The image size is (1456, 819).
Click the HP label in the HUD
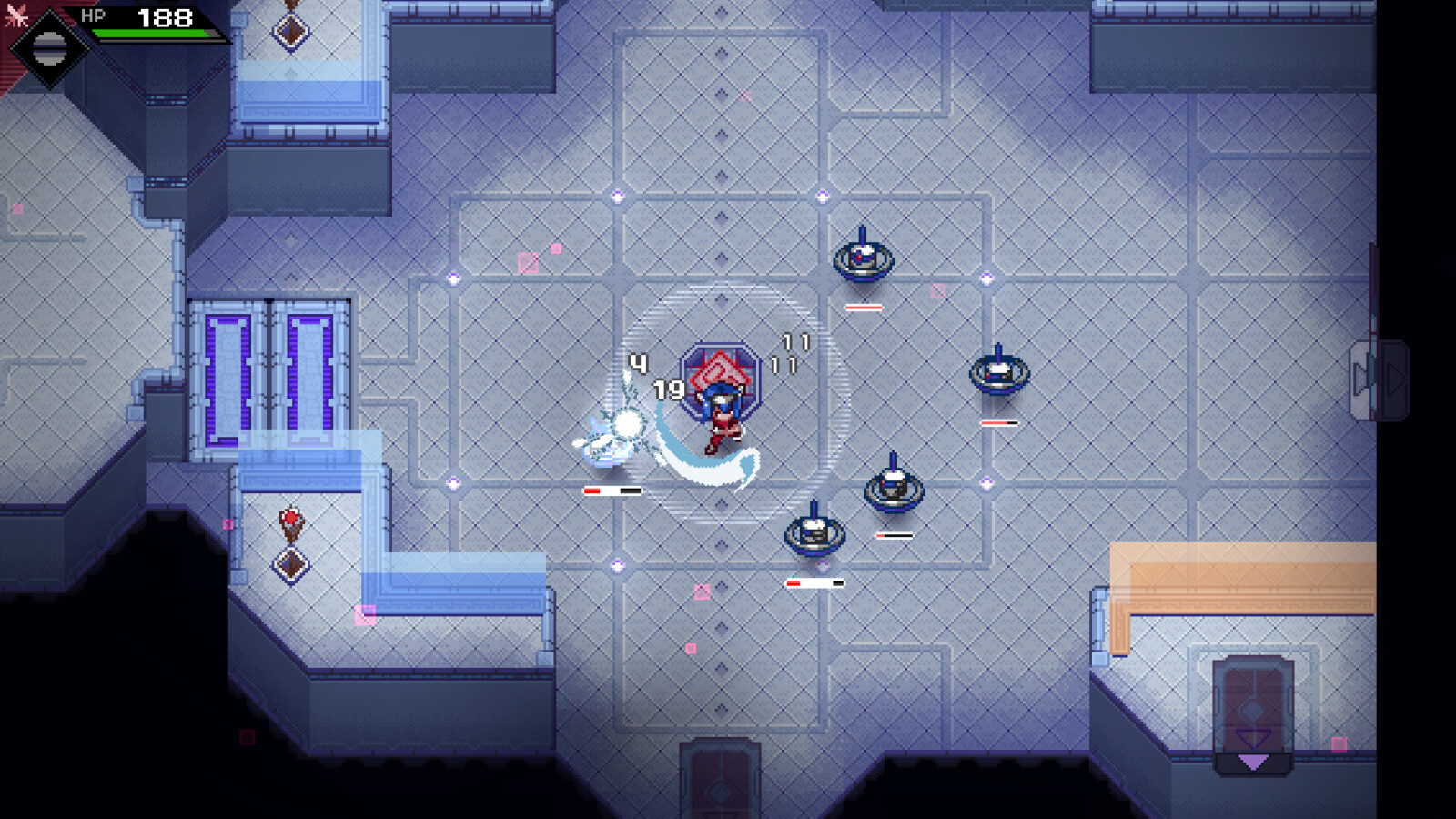click(x=94, y=14)
